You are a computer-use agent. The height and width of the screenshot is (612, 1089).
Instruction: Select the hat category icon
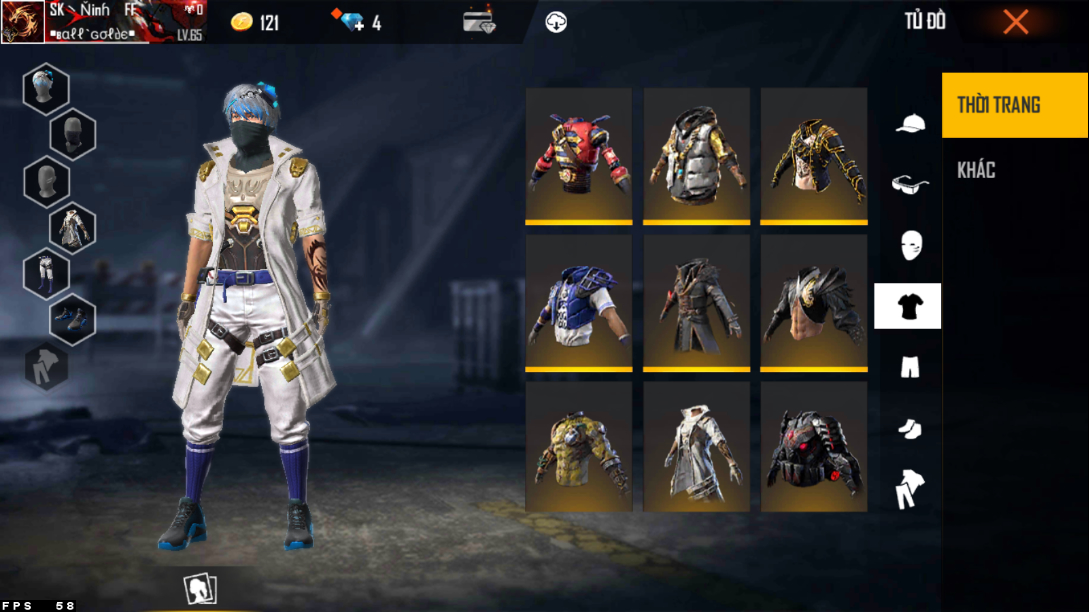click(x=909, y=123)
